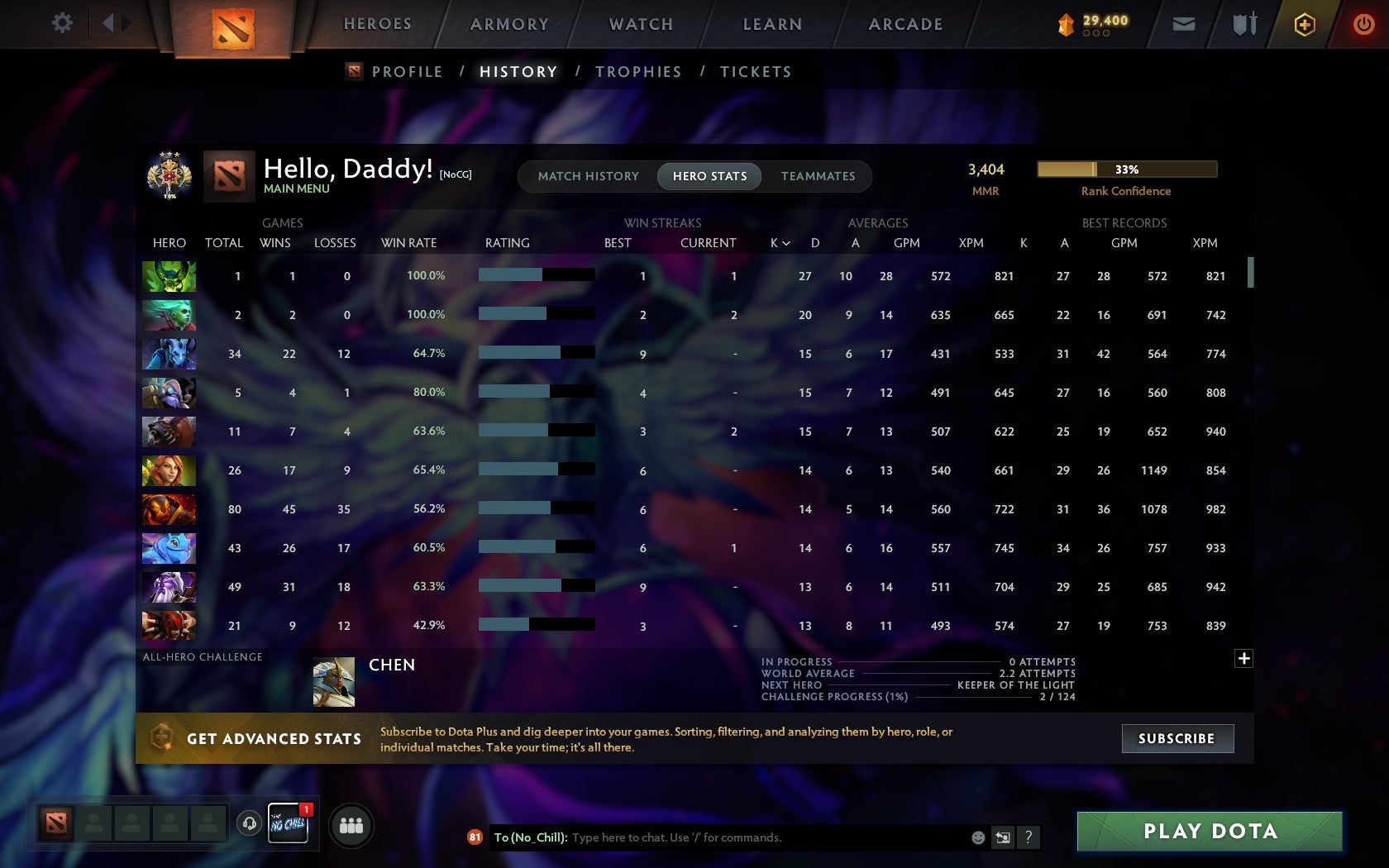
Task: Open the K column sort dropdown
Action: pos(780,243)
